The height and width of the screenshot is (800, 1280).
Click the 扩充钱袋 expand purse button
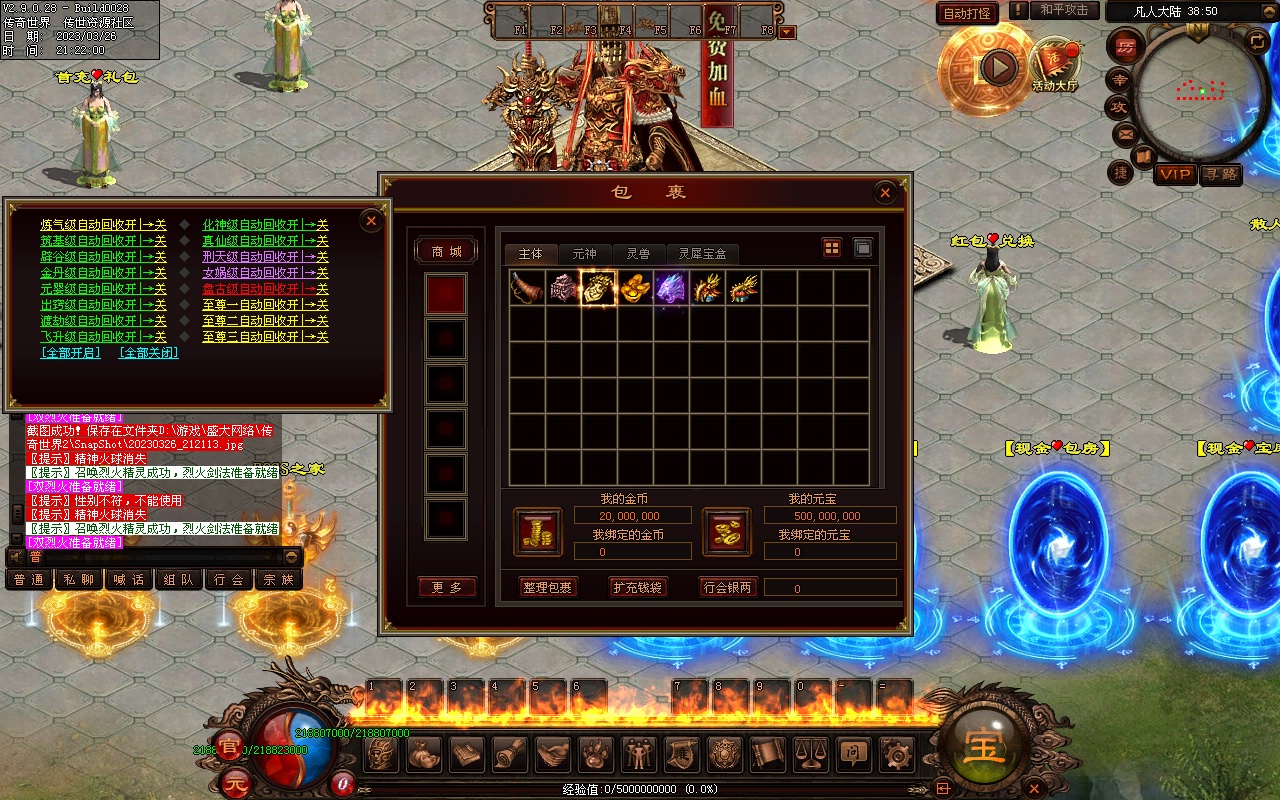coord(638,587)
